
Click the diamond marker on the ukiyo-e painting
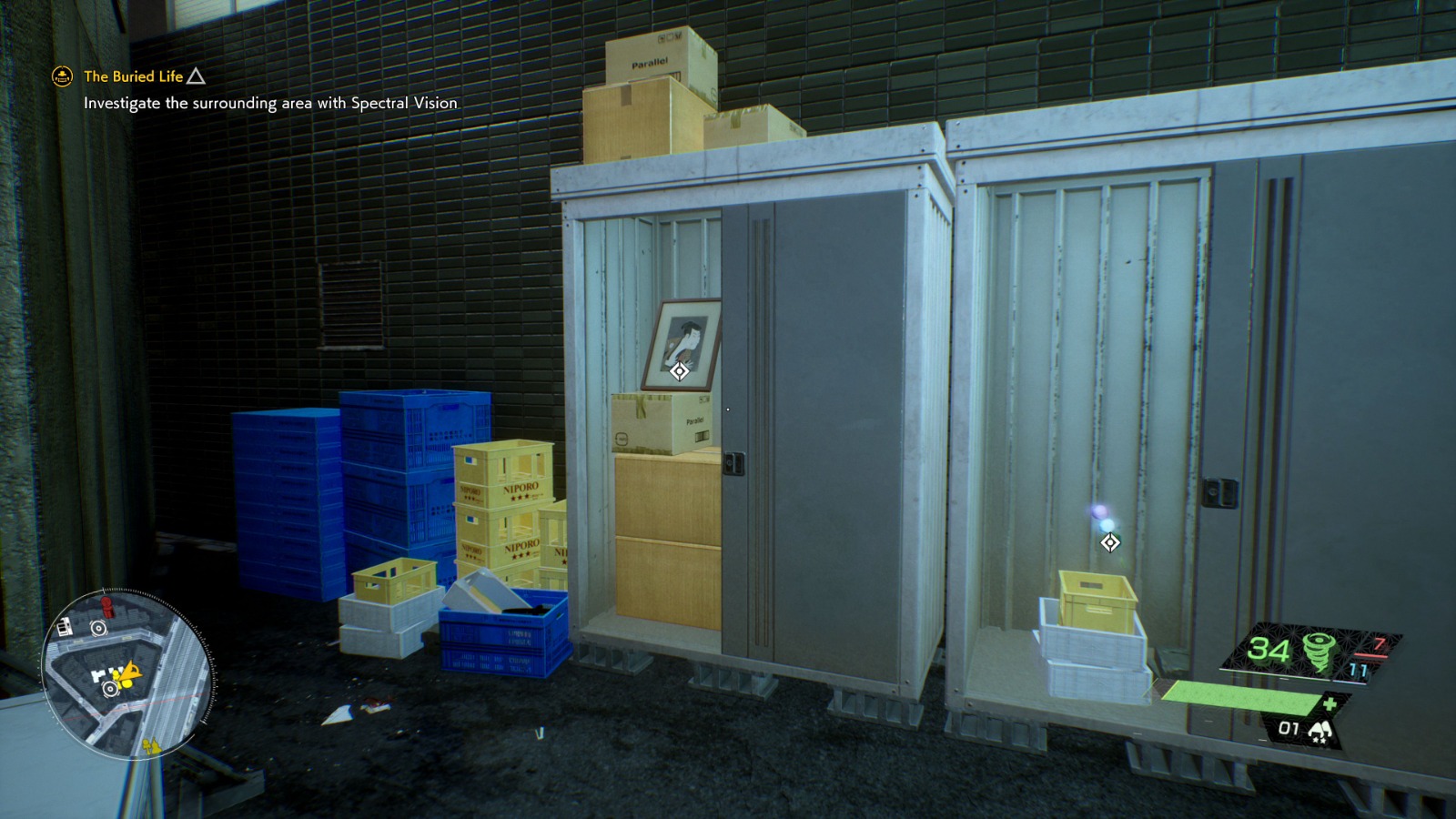tap(678, 371)
